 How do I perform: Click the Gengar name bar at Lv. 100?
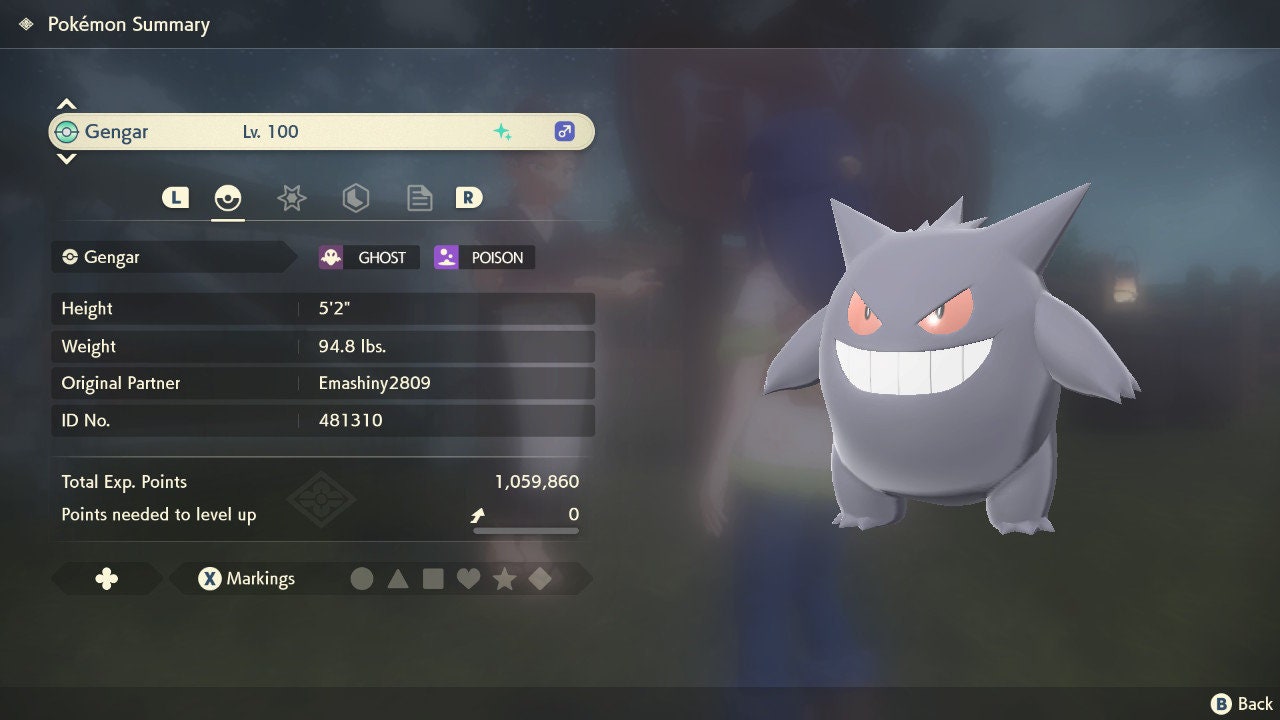click(321, 132)
